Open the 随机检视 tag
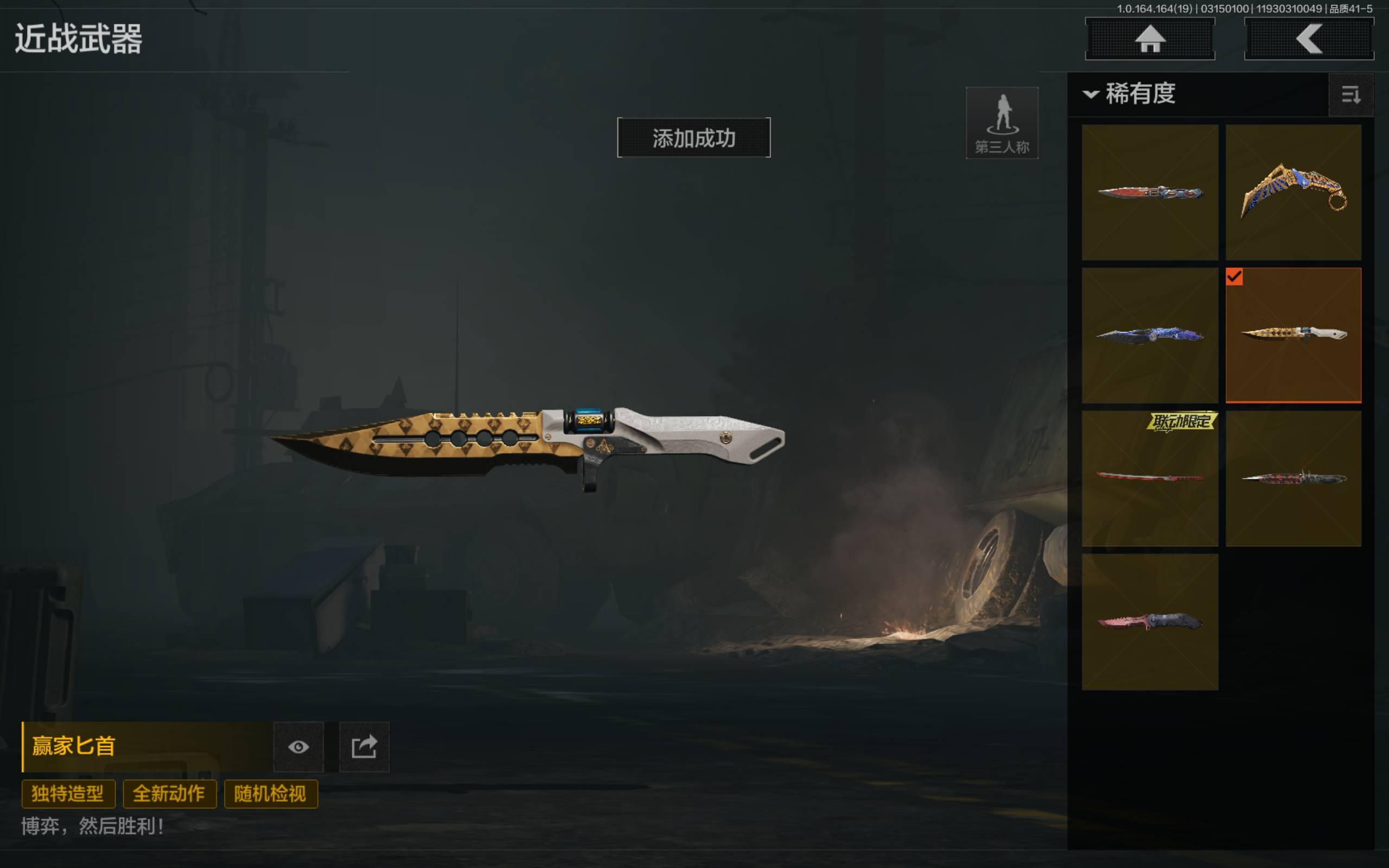The image size is (1389, 868). click(270, 794)
